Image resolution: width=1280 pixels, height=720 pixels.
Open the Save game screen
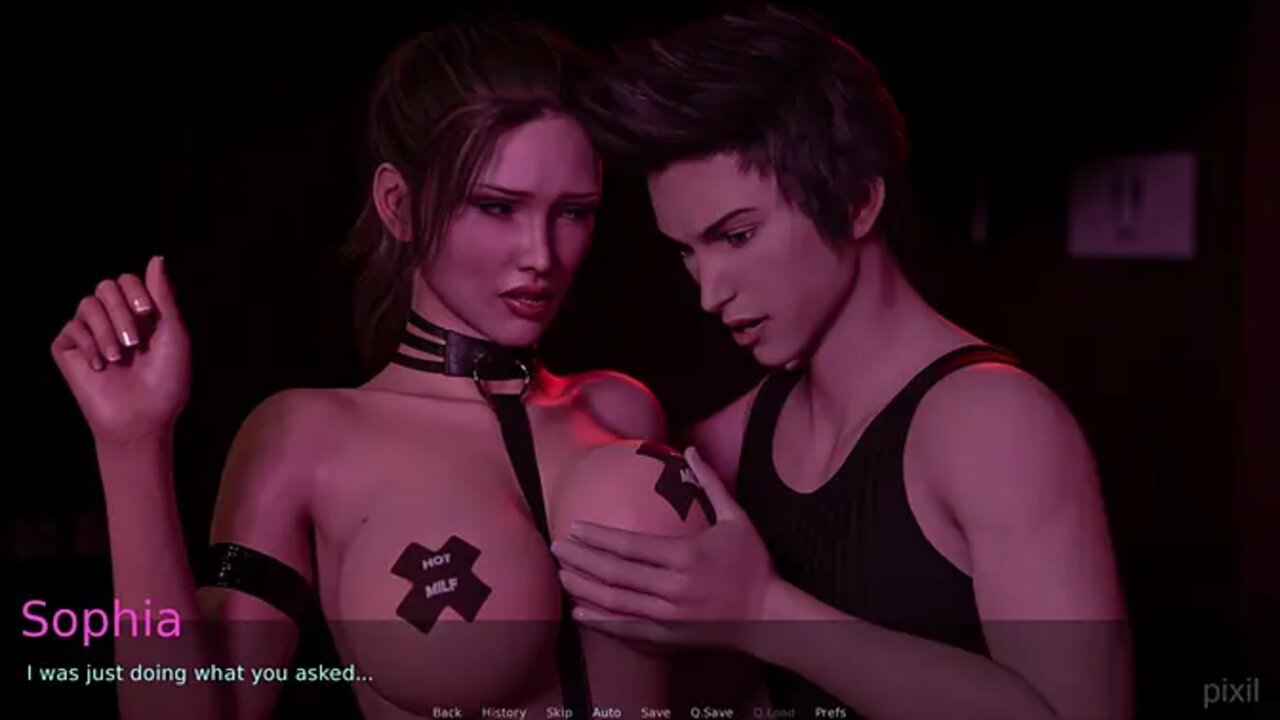click(x=655, y=712)
